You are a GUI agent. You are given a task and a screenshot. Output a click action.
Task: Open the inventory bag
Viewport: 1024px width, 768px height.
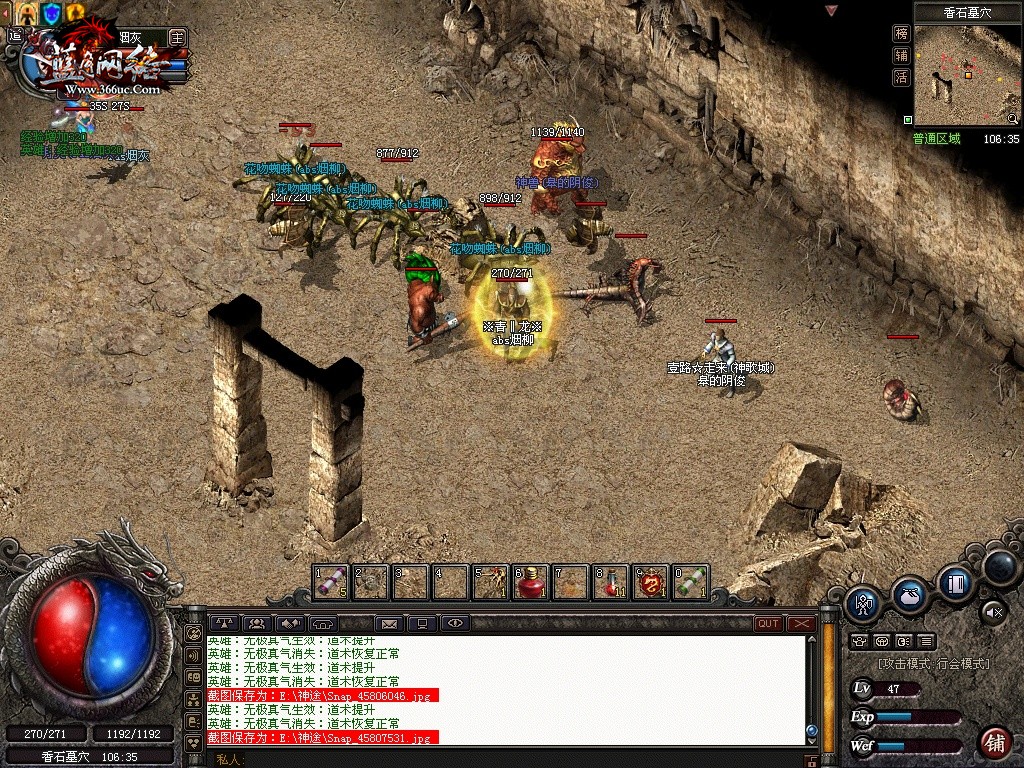[x=909, y=594]
